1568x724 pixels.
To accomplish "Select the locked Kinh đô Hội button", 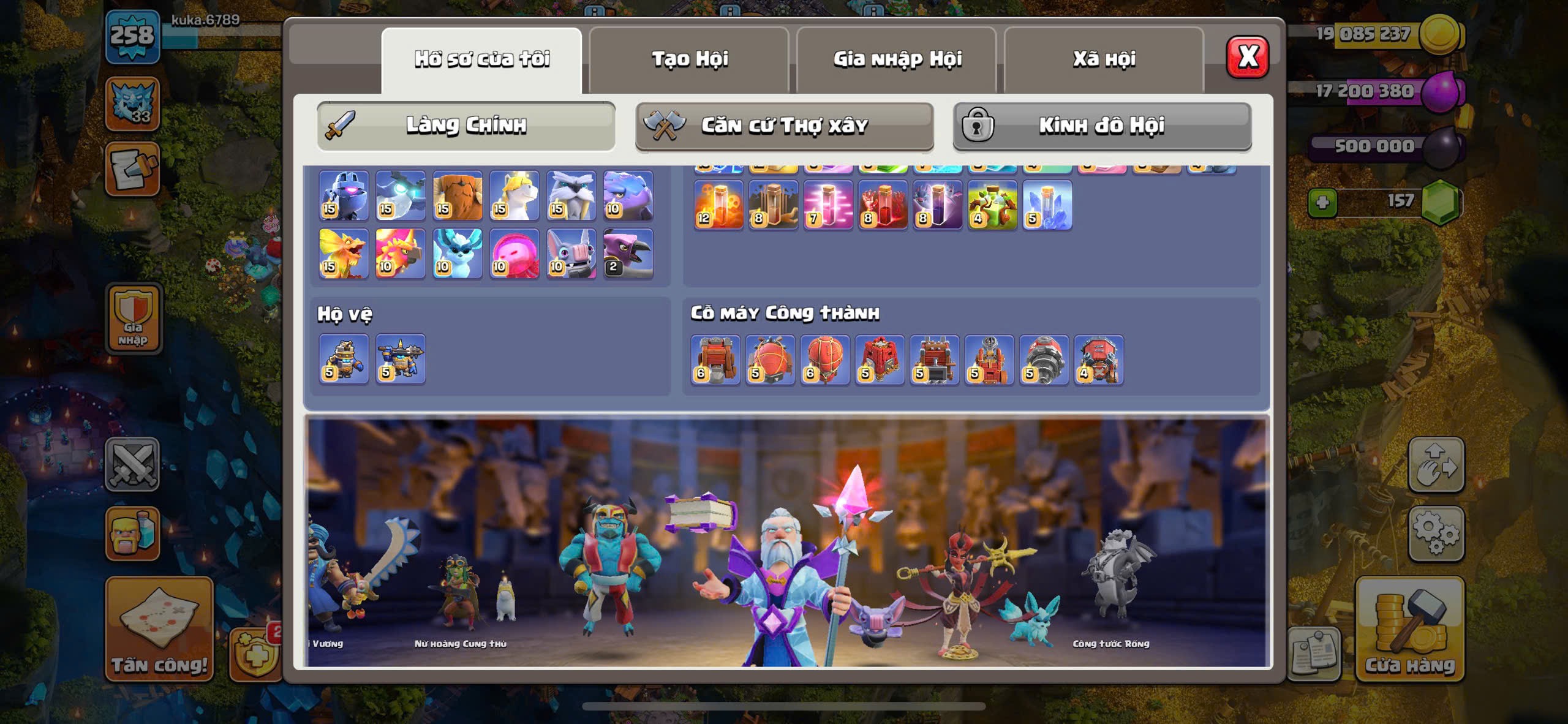I will [x=1102, y=126].
